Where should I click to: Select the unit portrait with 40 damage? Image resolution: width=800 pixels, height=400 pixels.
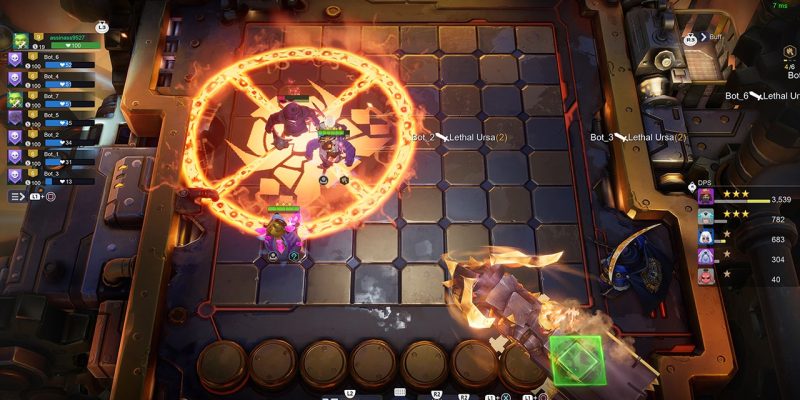coord(706,278)
